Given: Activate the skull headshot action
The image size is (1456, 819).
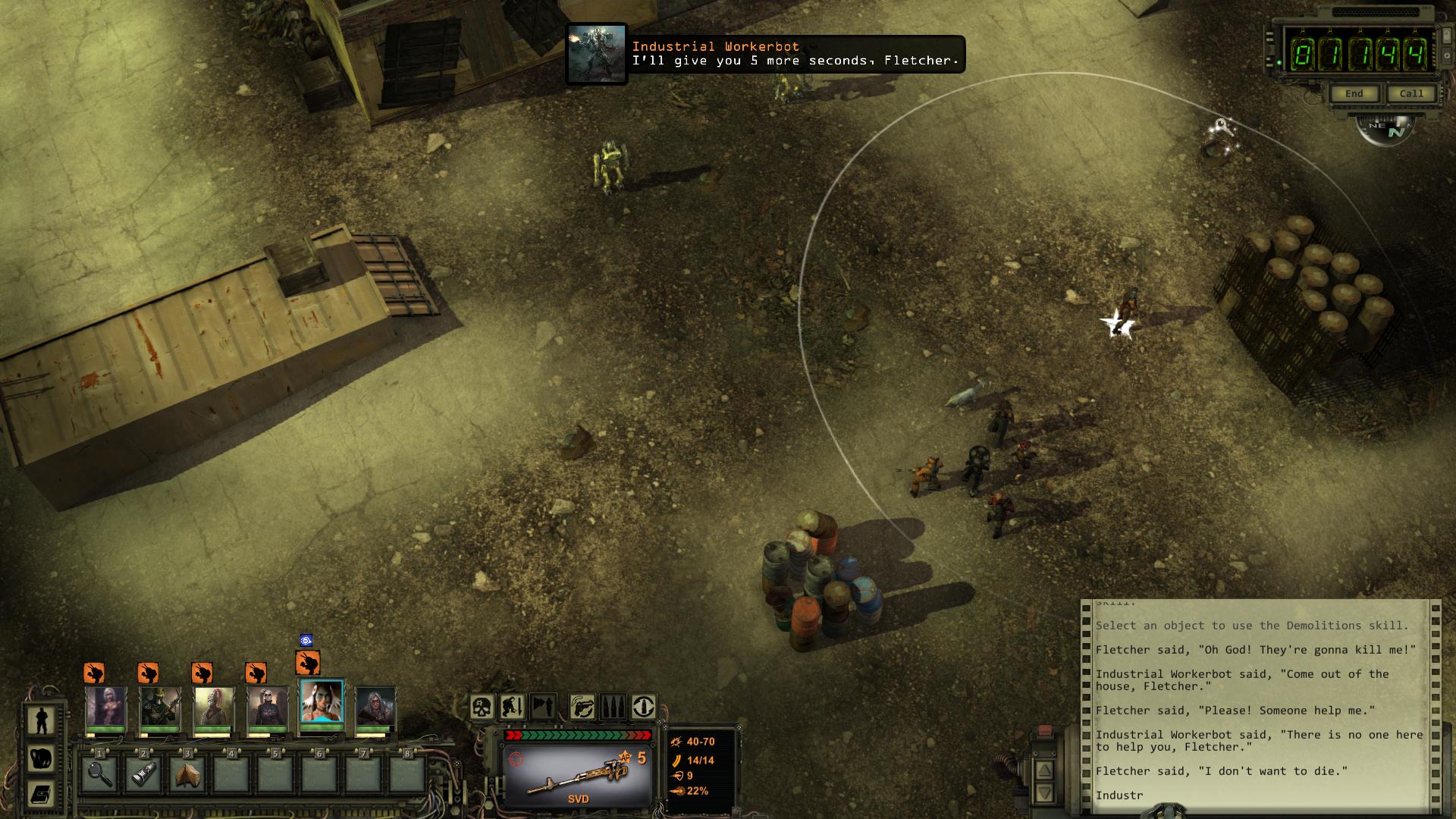Looking at the screenshot, I should [482, 707].
